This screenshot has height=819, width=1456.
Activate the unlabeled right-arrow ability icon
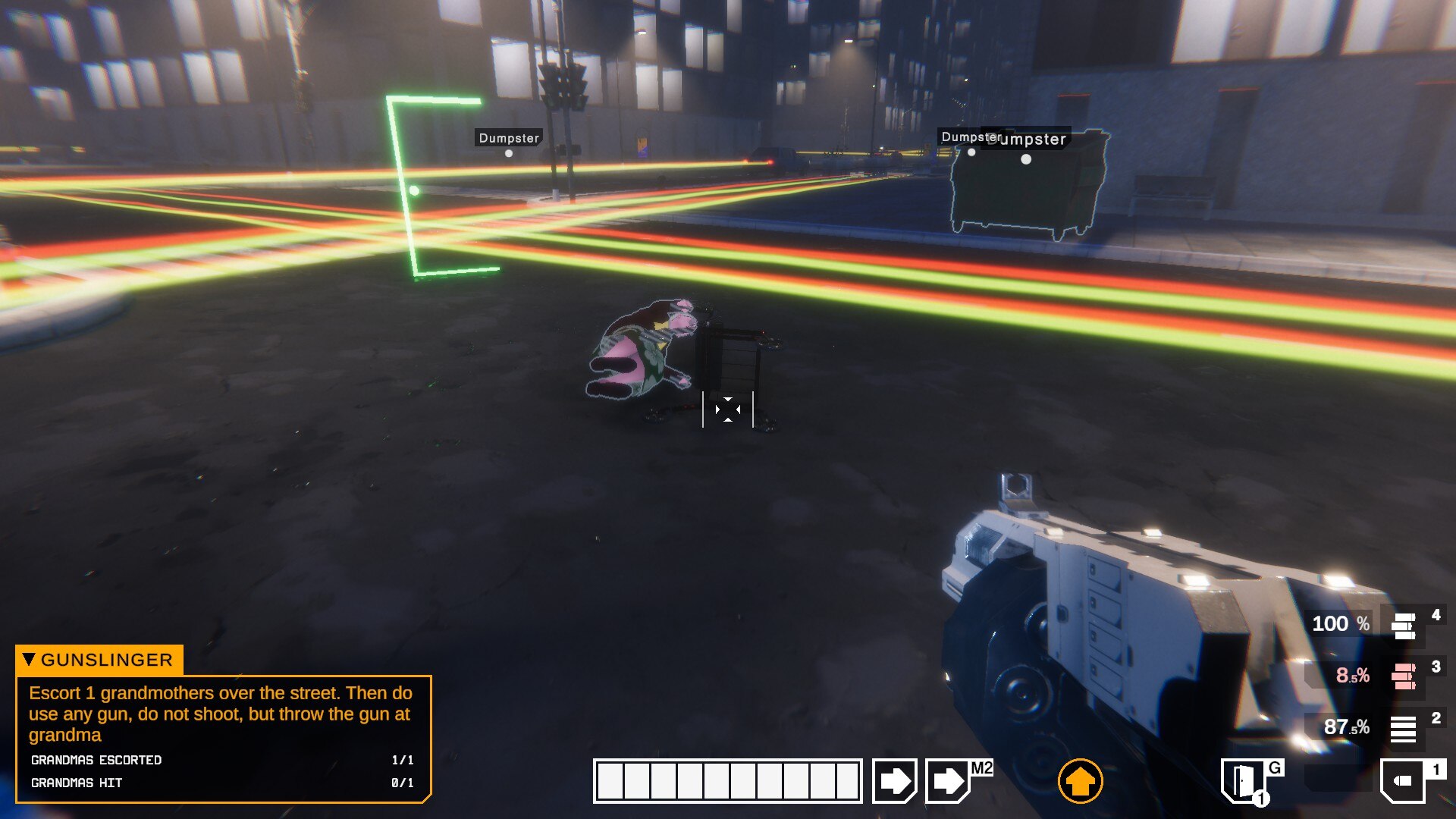(895, 780)
